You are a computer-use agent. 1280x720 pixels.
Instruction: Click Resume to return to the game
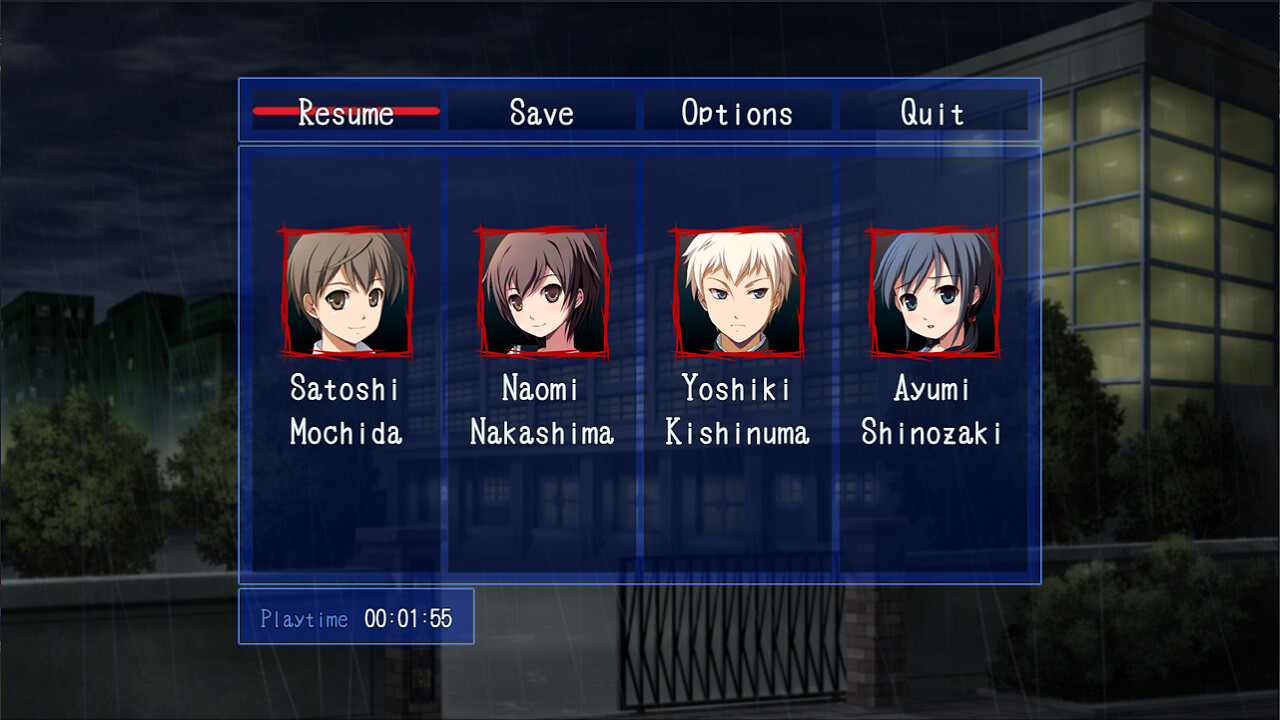(345, 113)
